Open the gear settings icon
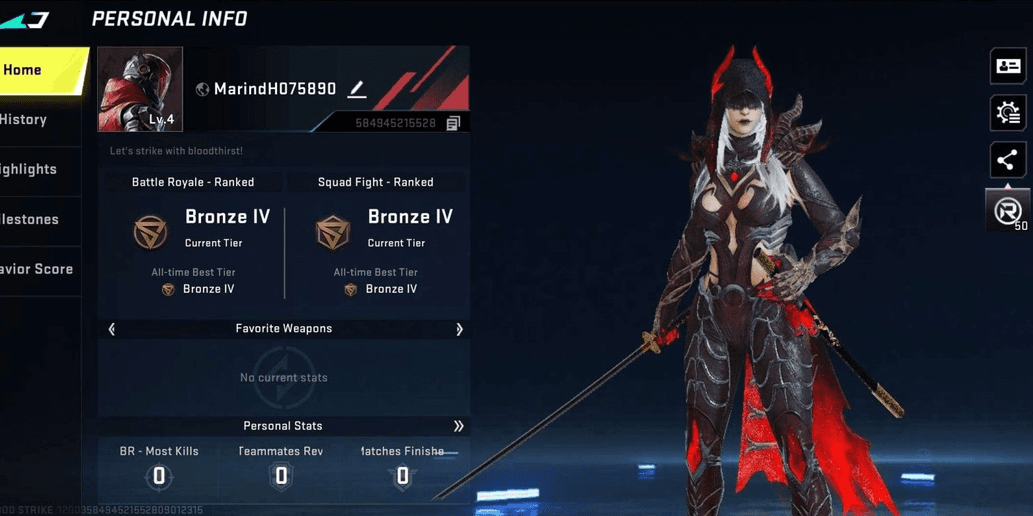Viewport: 1033px width, 516px height. (1008, 113)
